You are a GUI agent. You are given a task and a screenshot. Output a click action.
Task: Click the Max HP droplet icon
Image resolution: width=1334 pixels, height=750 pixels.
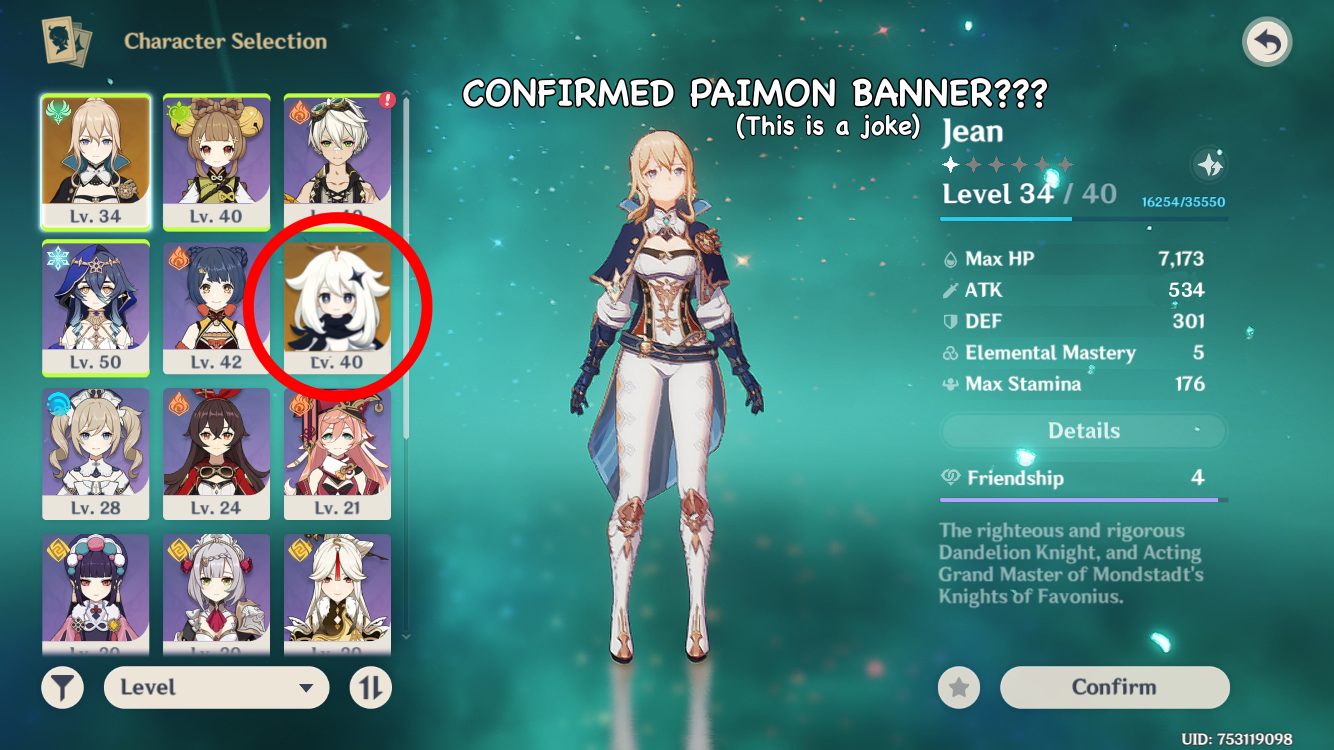953,258
